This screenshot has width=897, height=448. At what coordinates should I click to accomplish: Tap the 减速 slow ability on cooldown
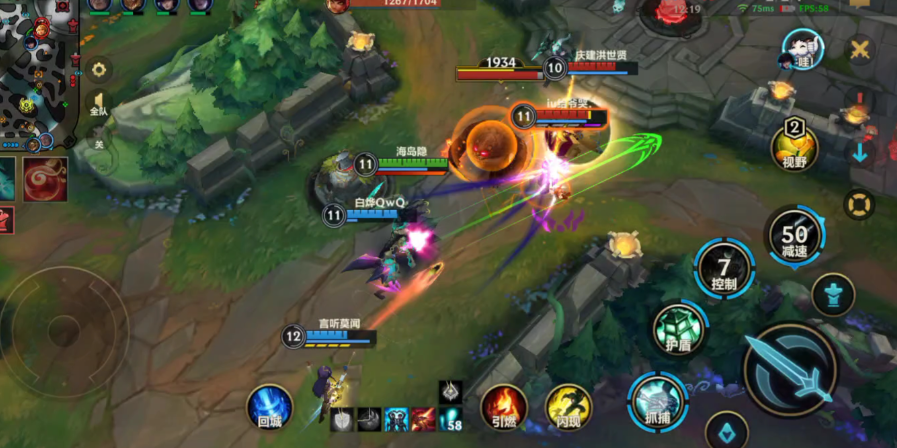click(795, 236)
